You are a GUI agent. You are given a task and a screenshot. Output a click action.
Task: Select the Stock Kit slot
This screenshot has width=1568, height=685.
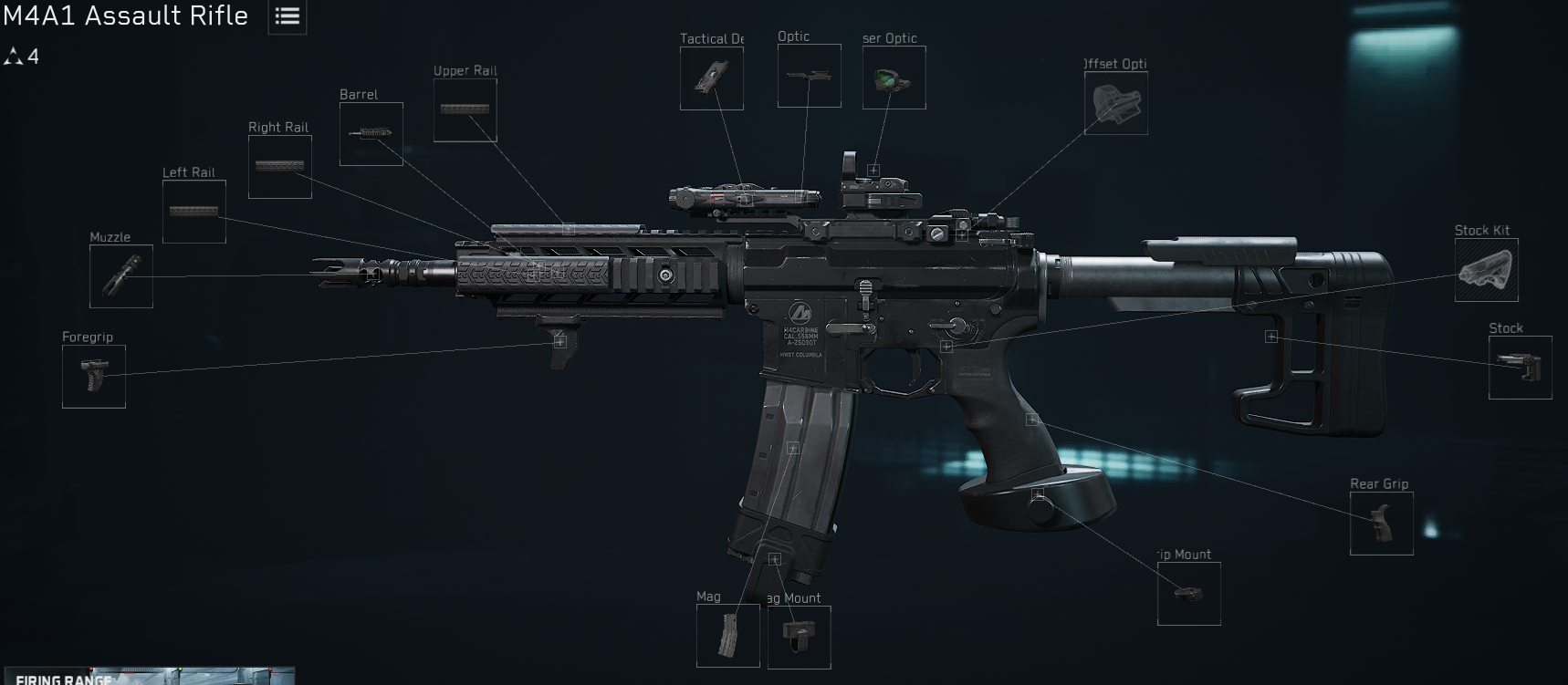click(1487, 270)
